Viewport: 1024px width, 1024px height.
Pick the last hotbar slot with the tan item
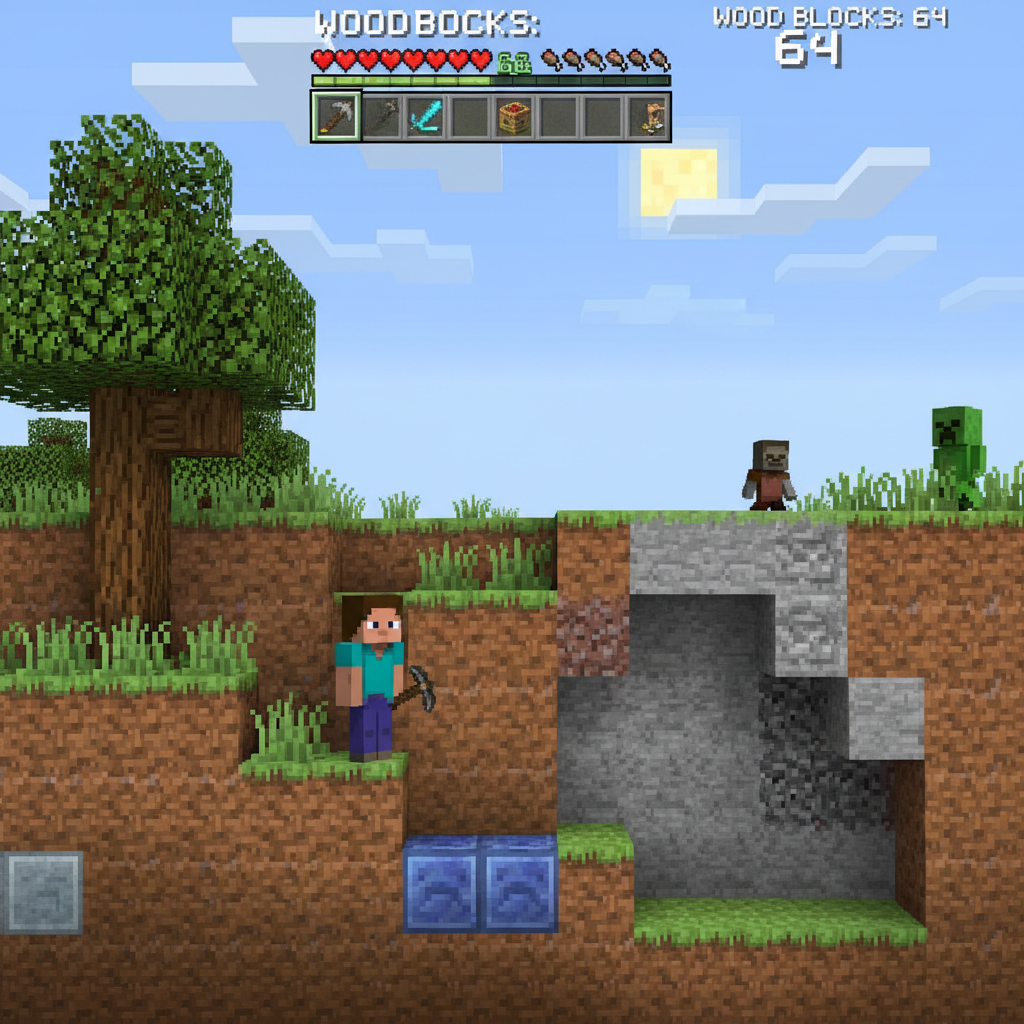click(x=653, y=117)
